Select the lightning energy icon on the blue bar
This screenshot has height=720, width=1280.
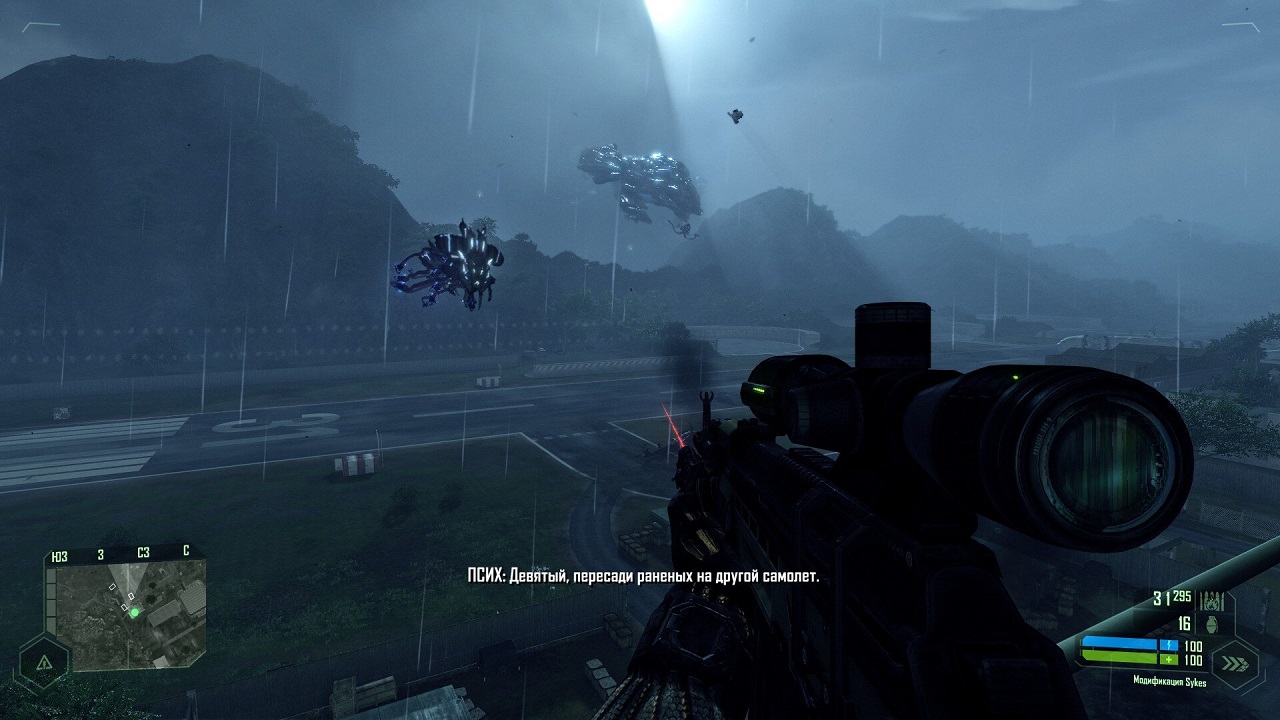click(1168, 645)
